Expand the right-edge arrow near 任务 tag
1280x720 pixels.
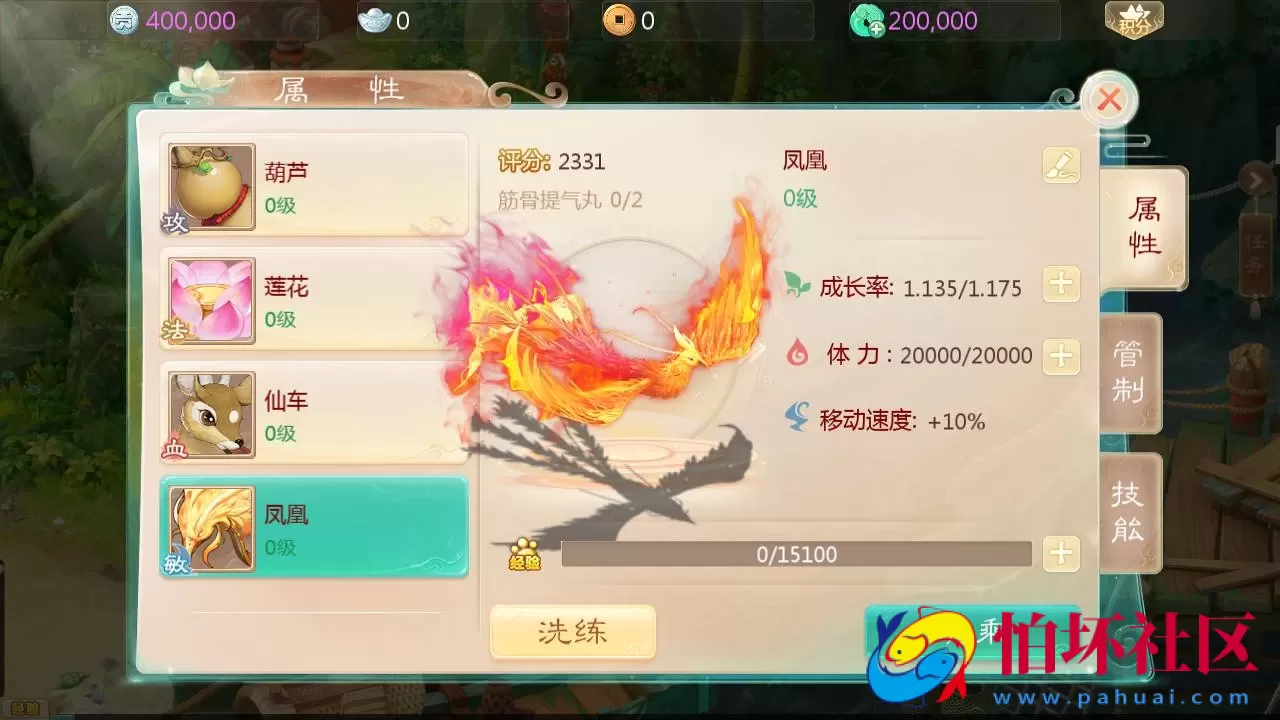1257,180
